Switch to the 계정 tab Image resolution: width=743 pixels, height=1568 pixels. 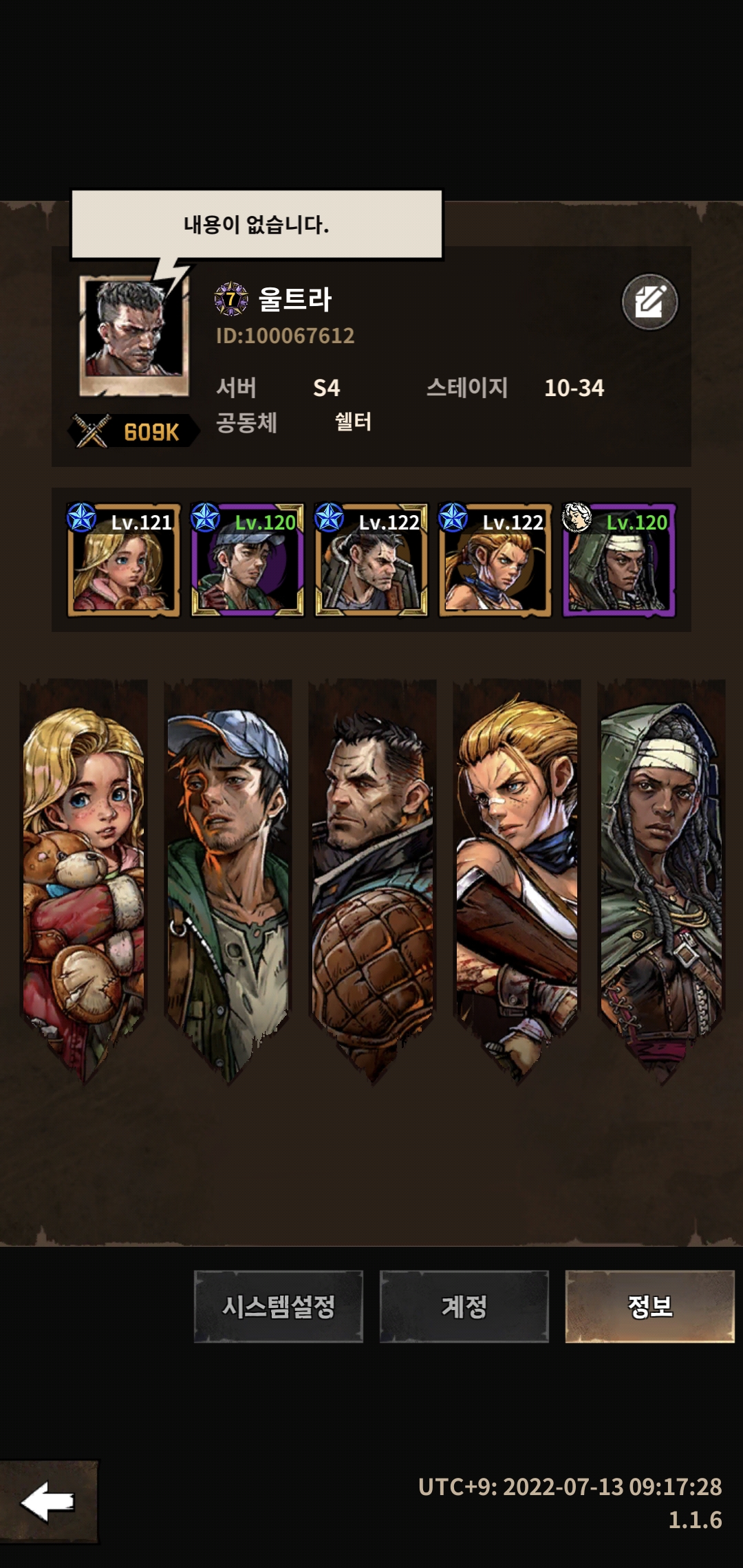coord(464,1306)
